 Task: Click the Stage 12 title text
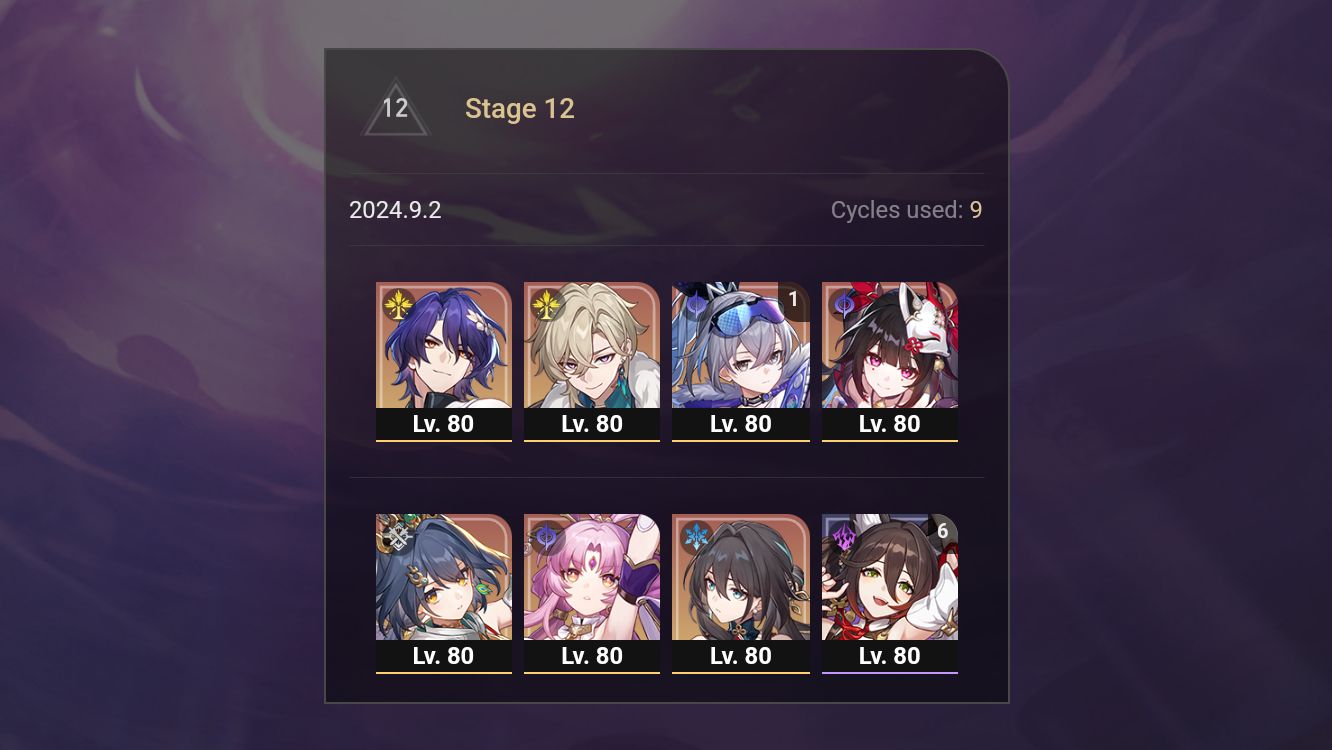pyautogui.click(x=520, y=108)
